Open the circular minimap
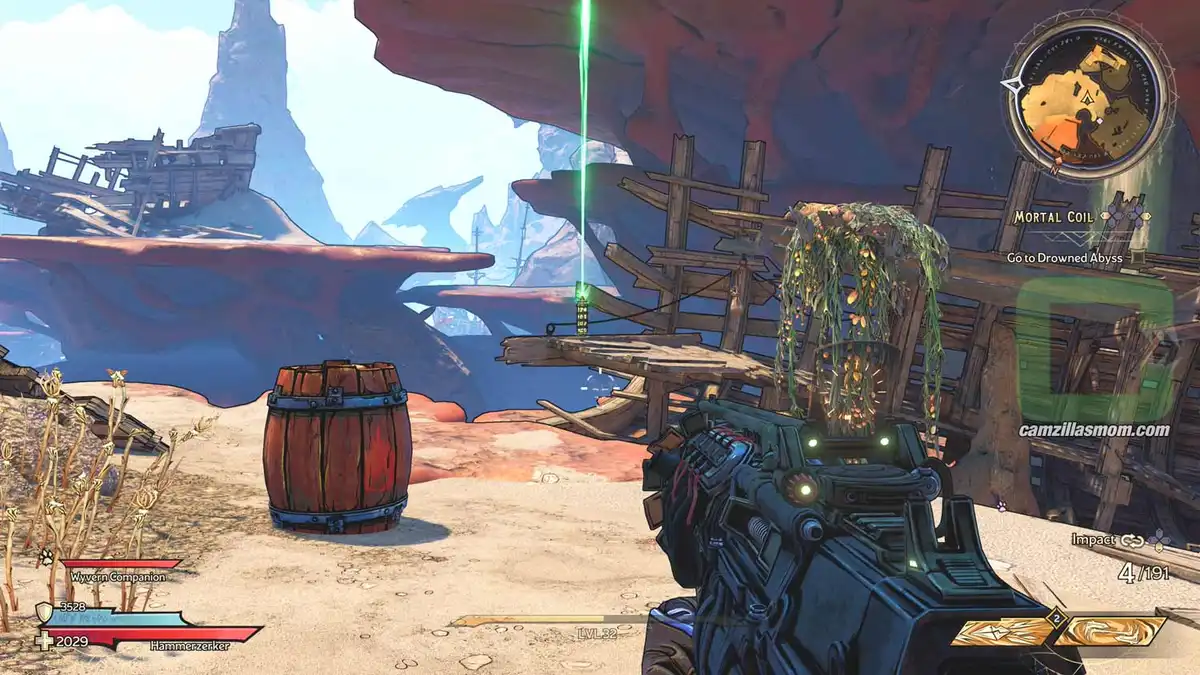The width and height of the screenshot is (1200, 675). (x=1086, y=98)
